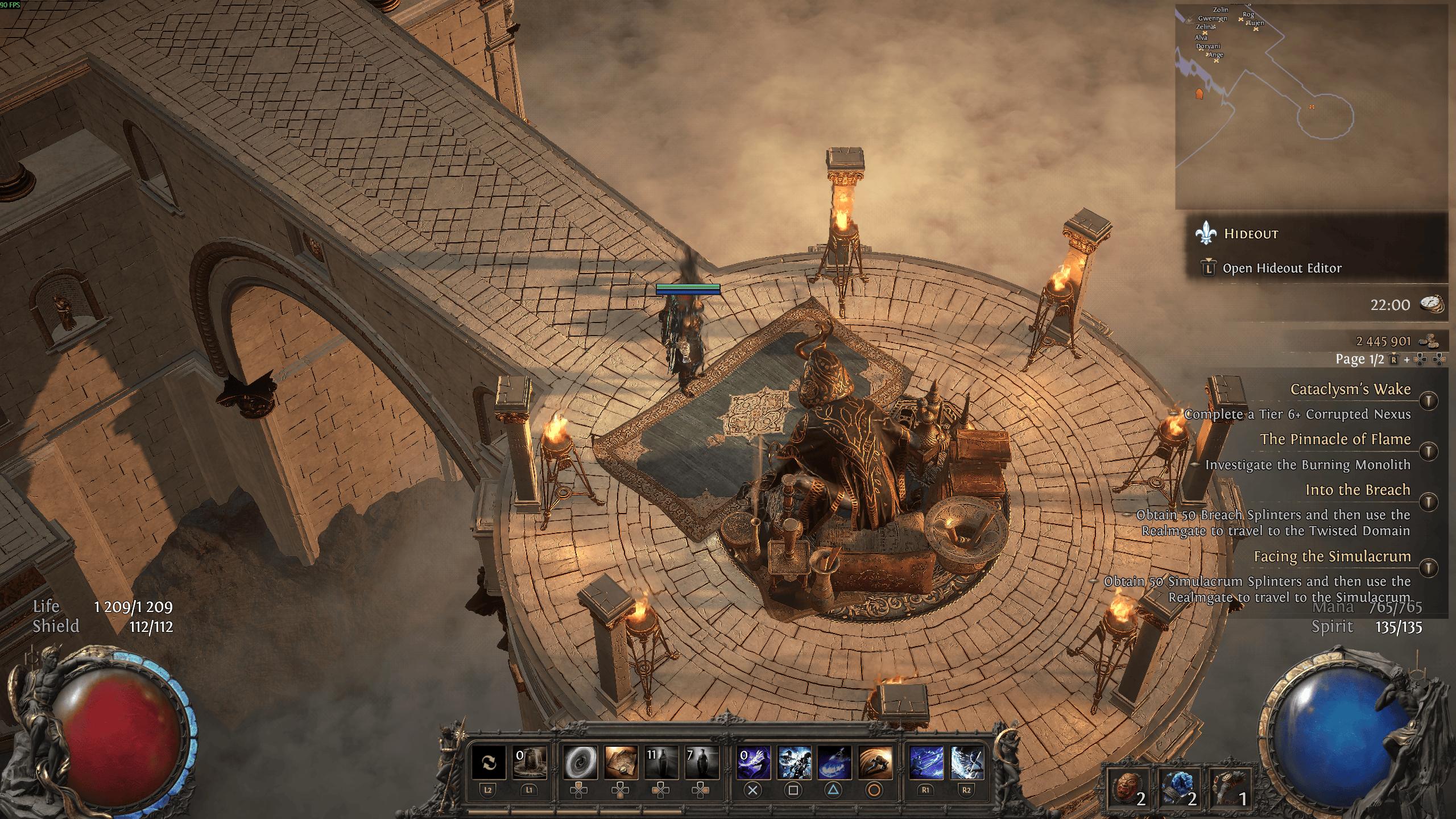Select The Pinnacle of Flame quest
The height and width of the screenshot is (819, 1456).
coord(1335,440)
